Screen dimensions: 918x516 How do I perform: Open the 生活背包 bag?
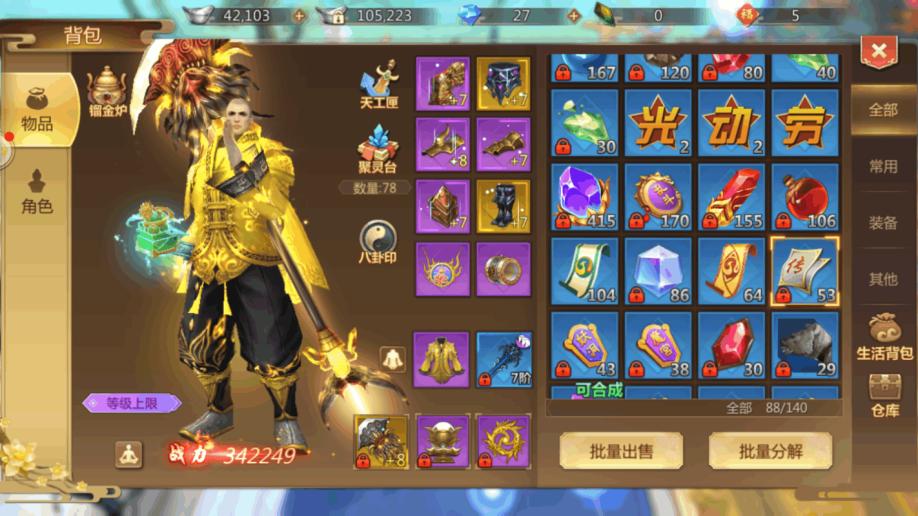[x=884, y=338]
